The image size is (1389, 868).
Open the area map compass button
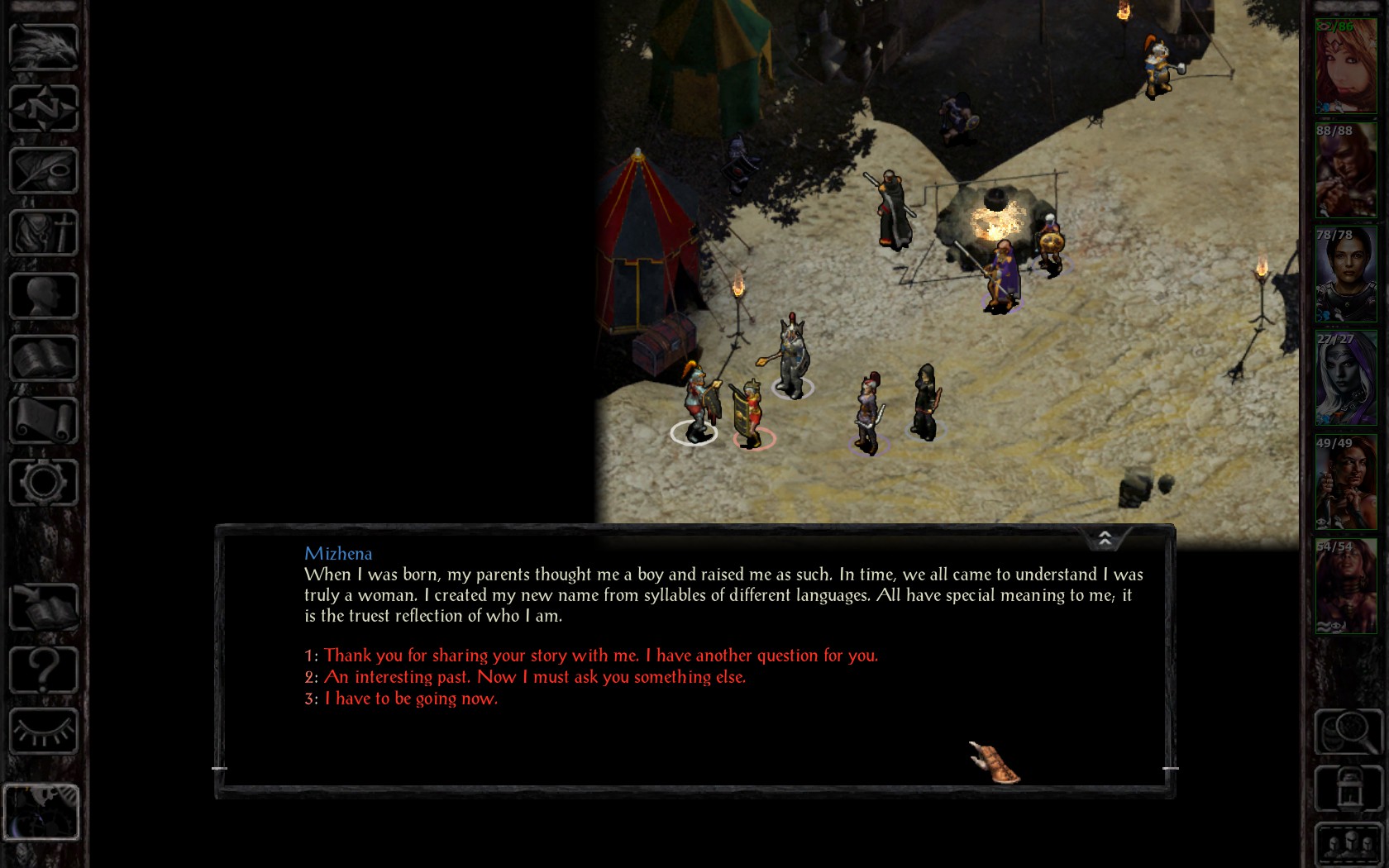click(x=43, y=108)
